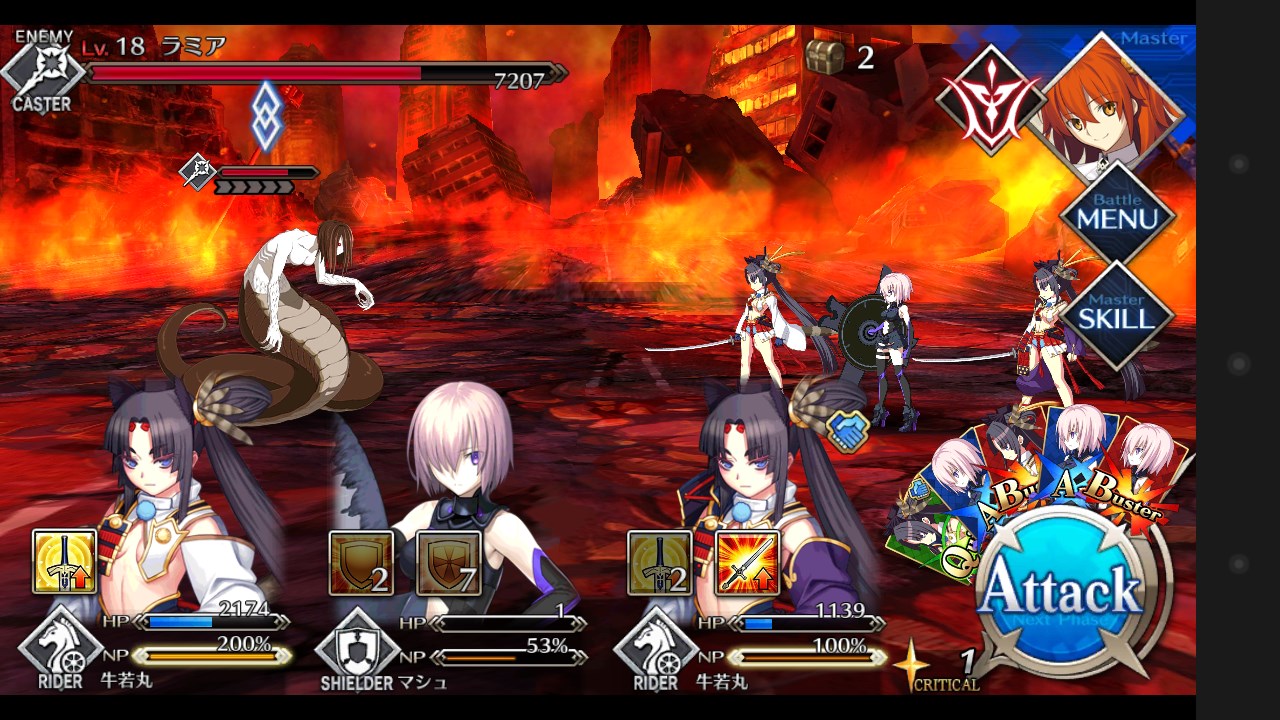Select Mash's shield skill with 2-turn cooldown
The height and width of the screenshot is (720, 1280).
[x=361, y=562]
